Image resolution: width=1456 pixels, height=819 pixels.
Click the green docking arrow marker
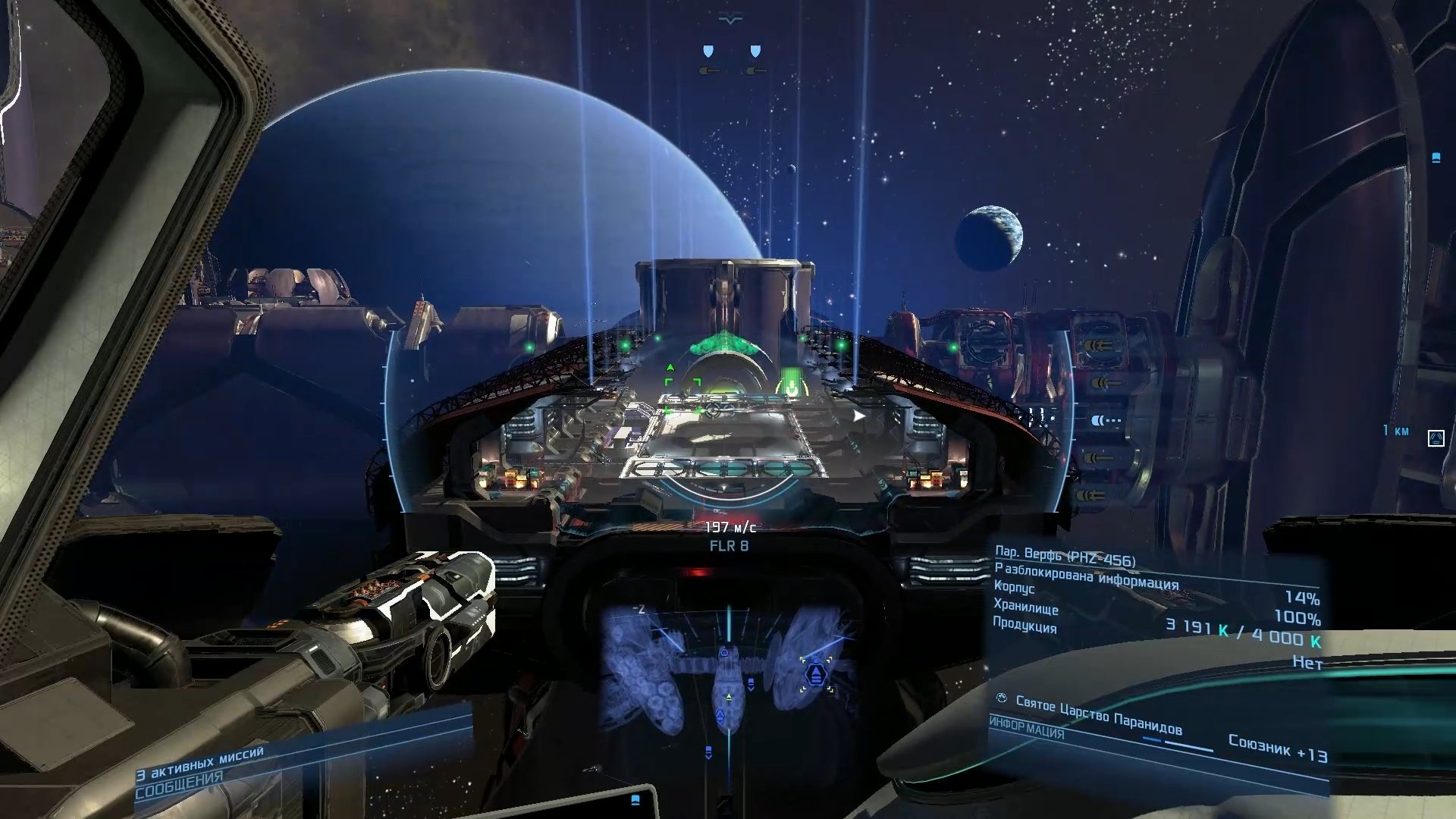point(791,381)
